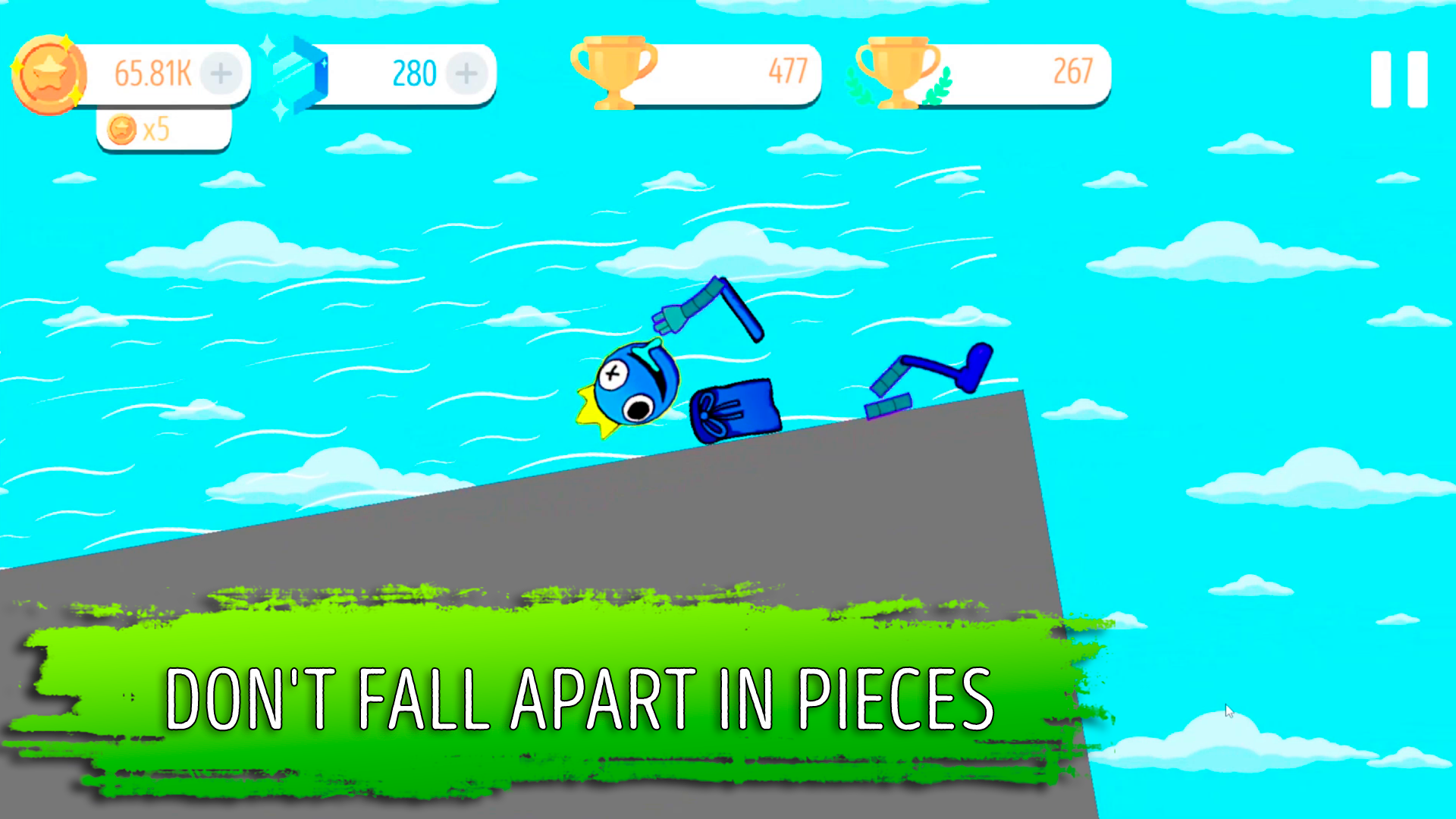Click the yellow crown on the character

coord(593,409)
